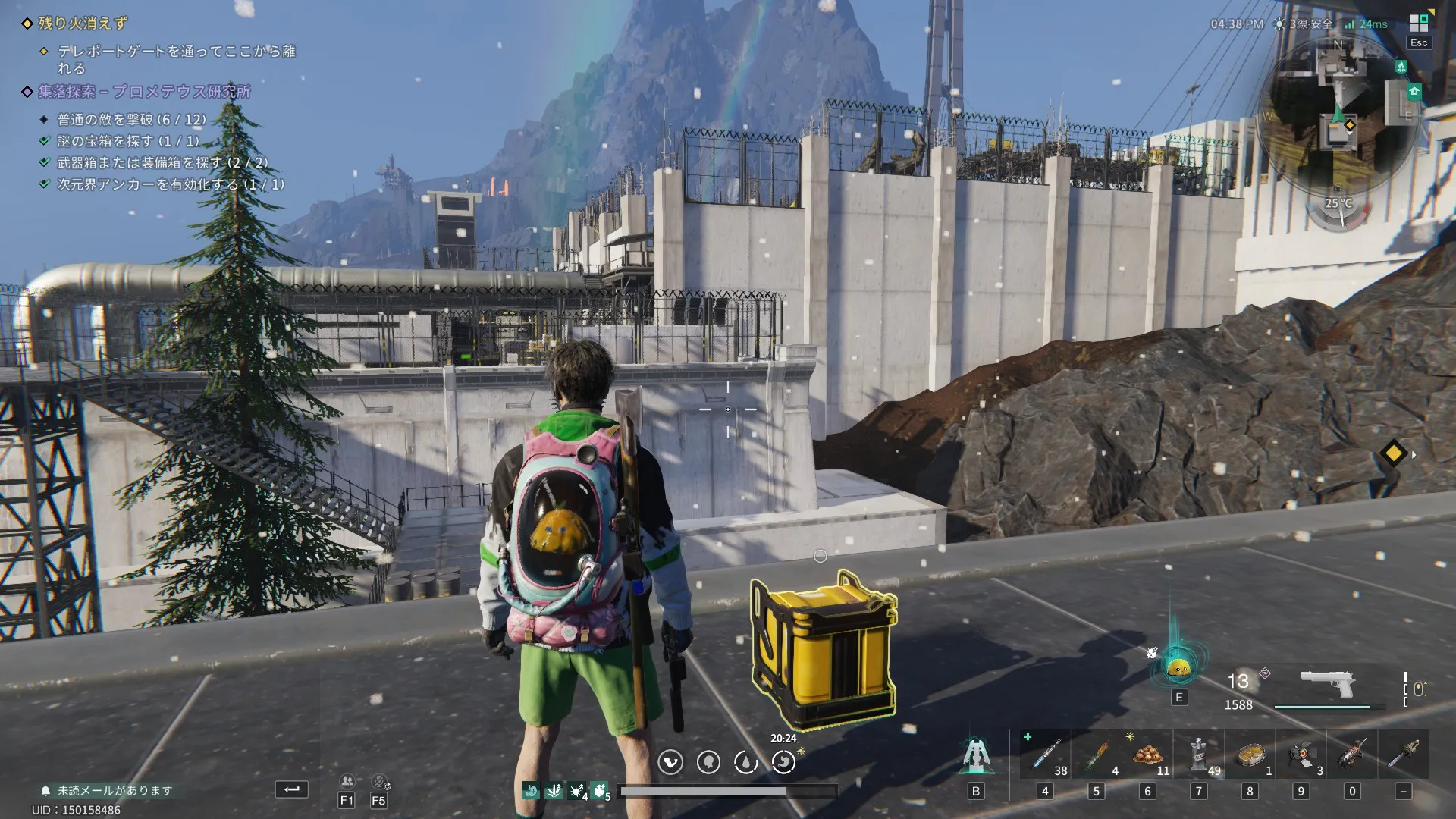Open the team players icon
Viewport: 1456px width, 819px height.
(347, 781)
